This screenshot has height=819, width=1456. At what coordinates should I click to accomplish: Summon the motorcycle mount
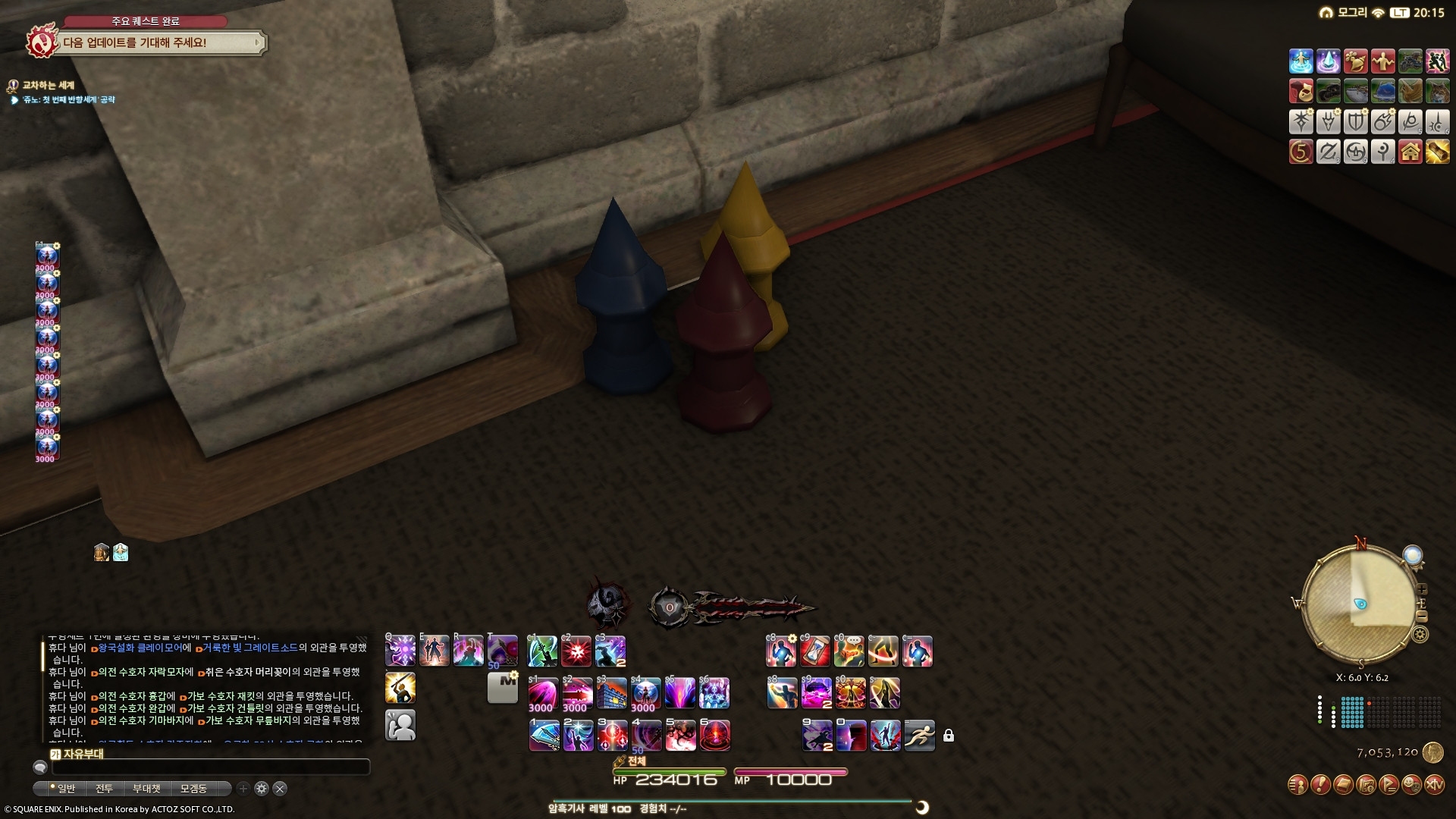1410,61
